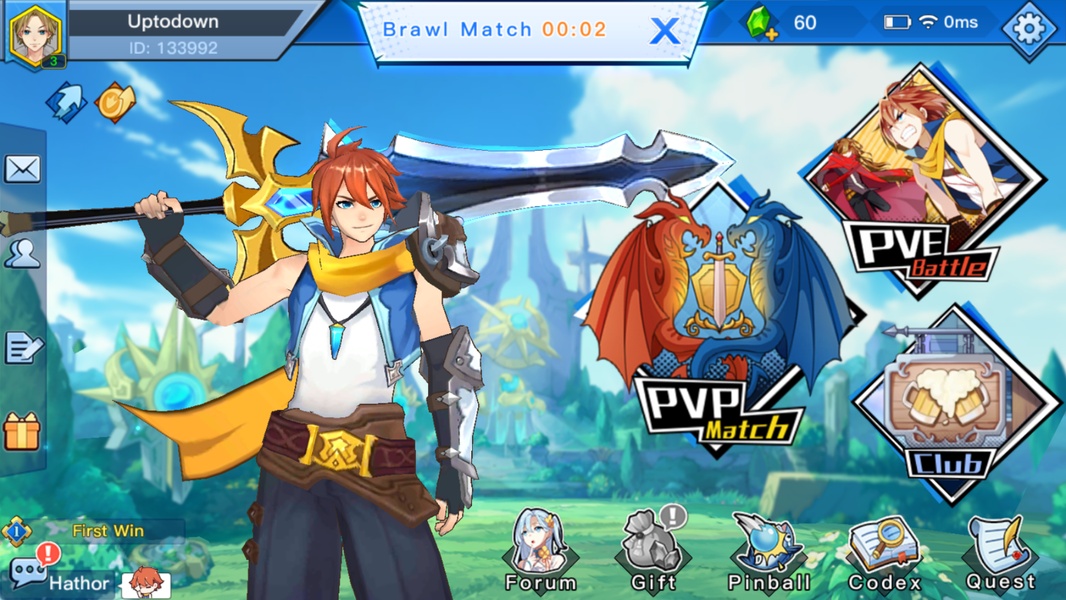The height and width of the screenshot is (600, 1066).
Task: Open the settings gear menu
Action: (x=1029, y=29)
